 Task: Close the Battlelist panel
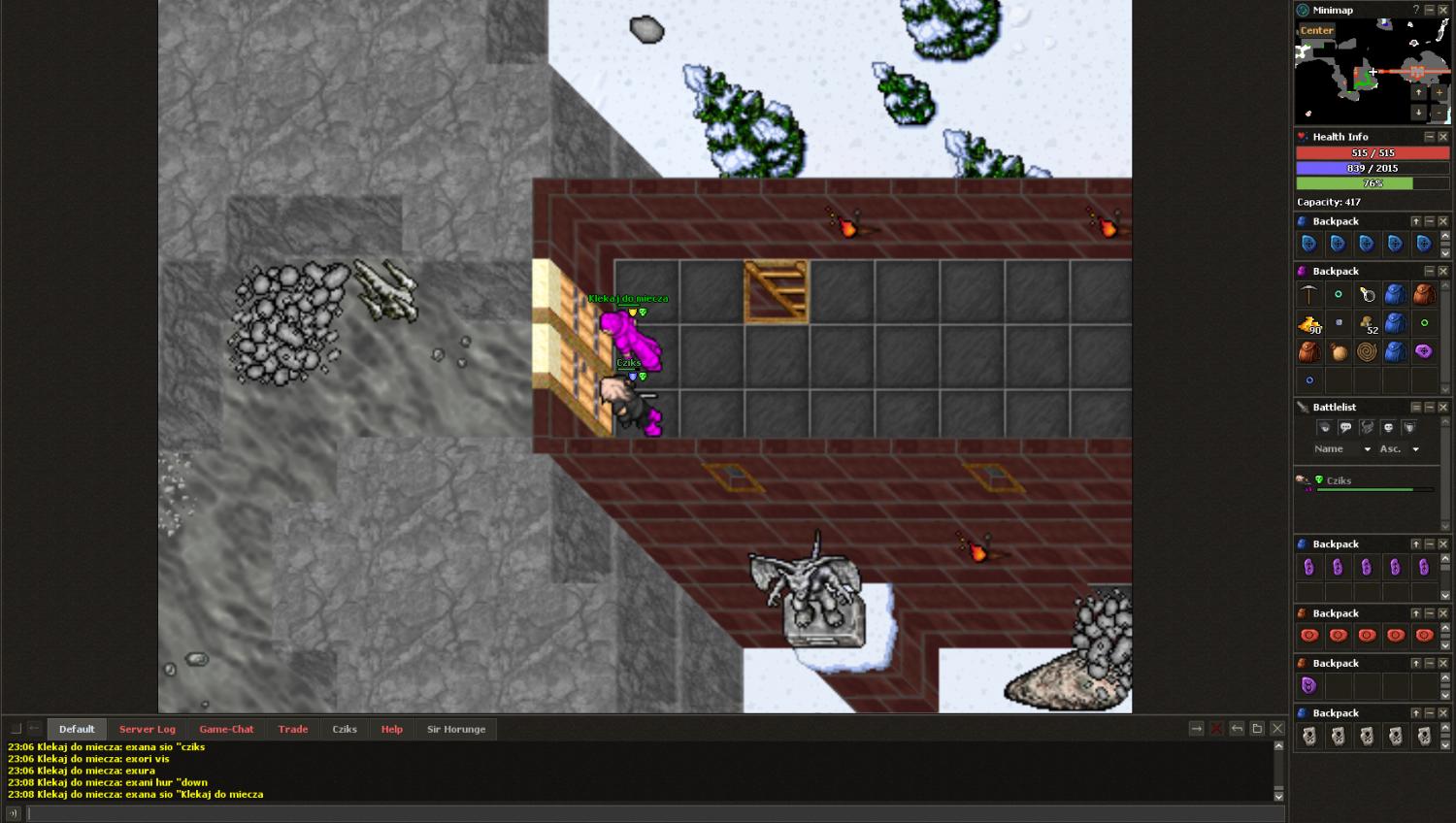[x=1443, y=408]
